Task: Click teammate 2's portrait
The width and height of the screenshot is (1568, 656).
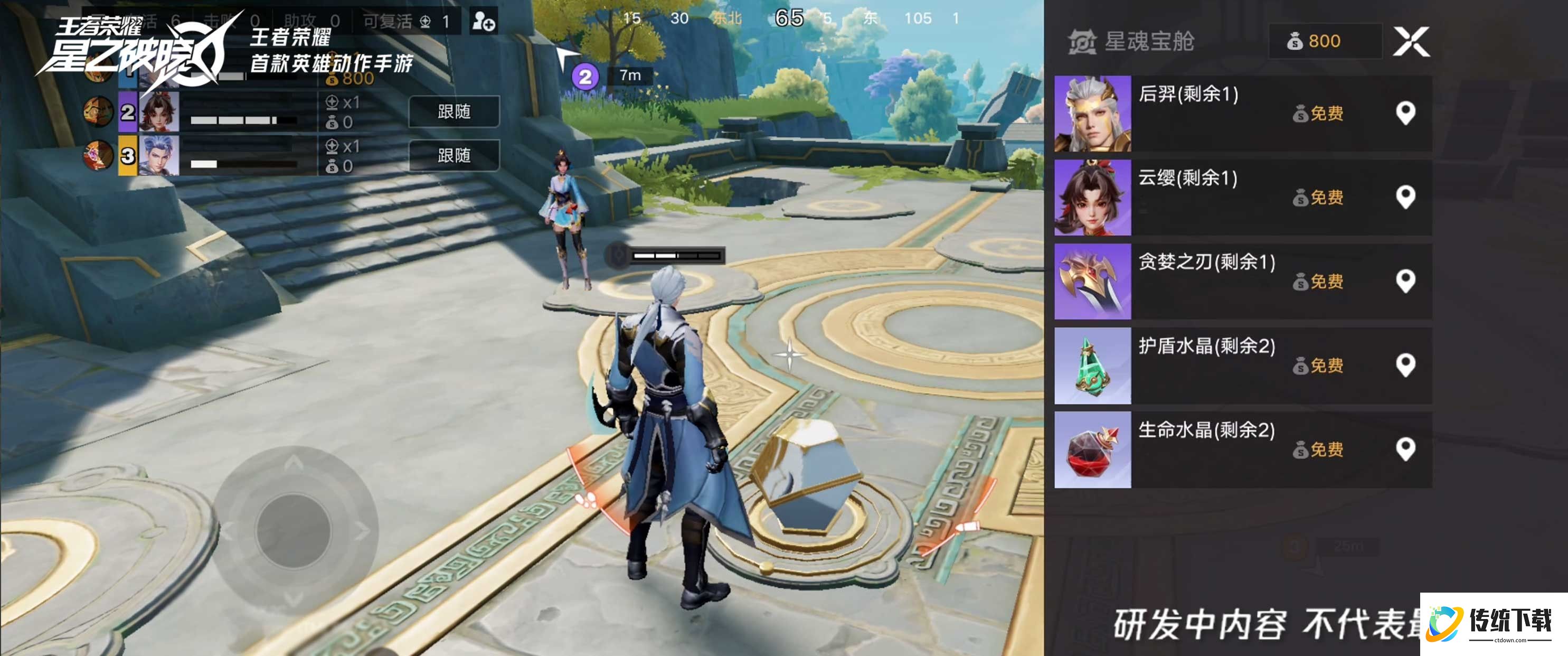Action: tap(159, 112)
